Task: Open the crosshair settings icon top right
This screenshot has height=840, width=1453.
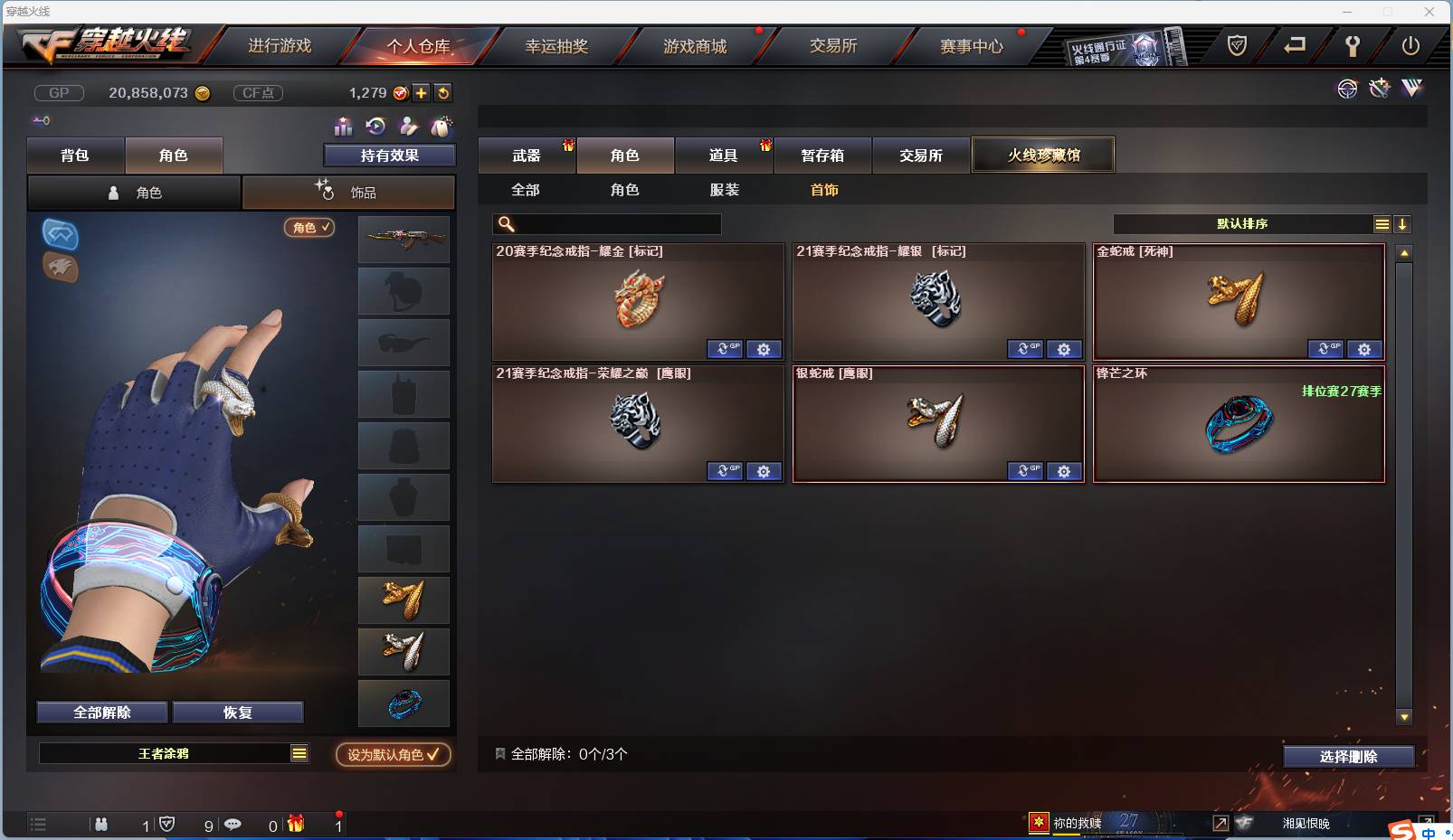Action: (1348, 90)
